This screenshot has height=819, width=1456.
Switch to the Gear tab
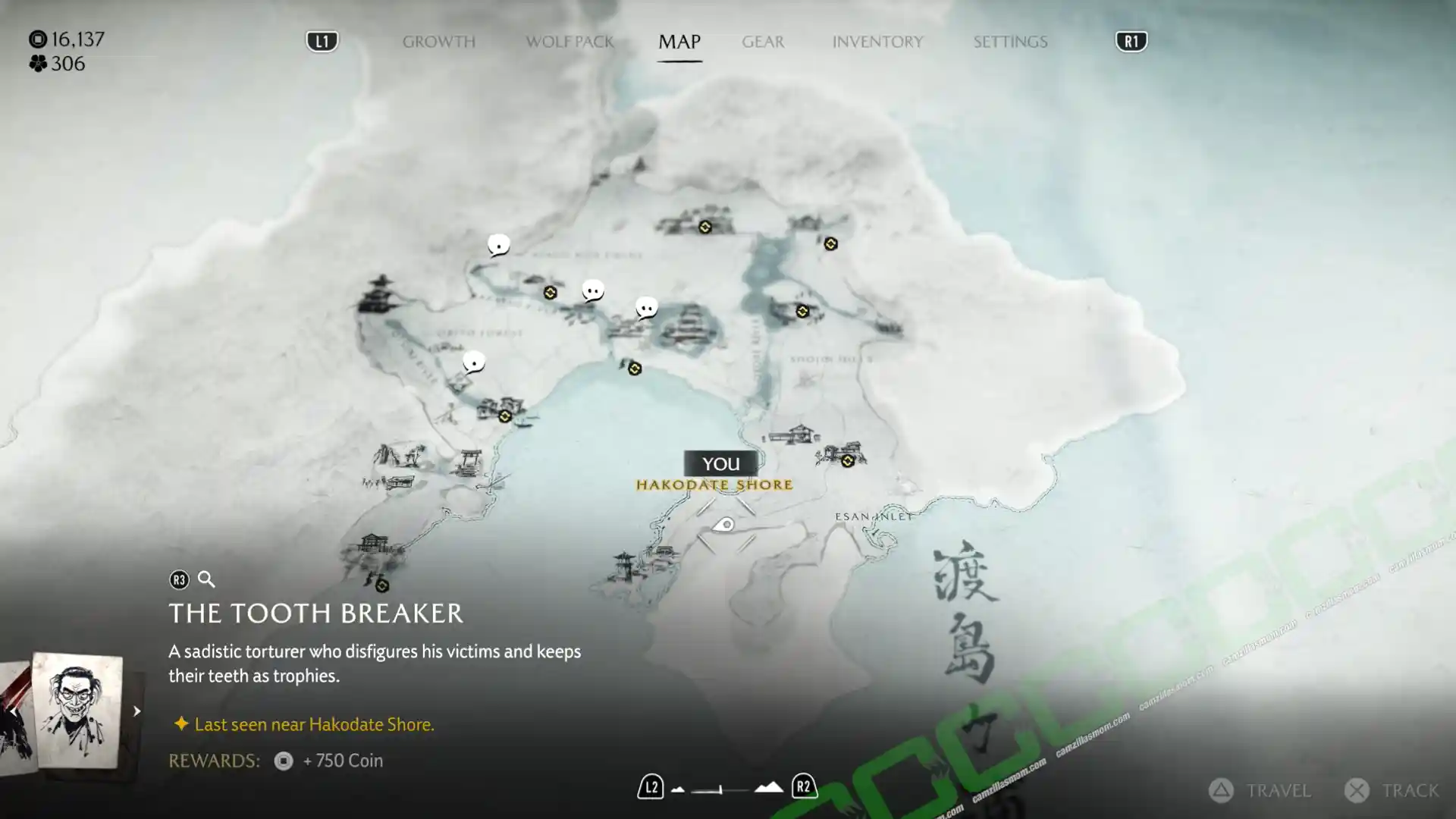pyautogui.click(x=763, y=42)
